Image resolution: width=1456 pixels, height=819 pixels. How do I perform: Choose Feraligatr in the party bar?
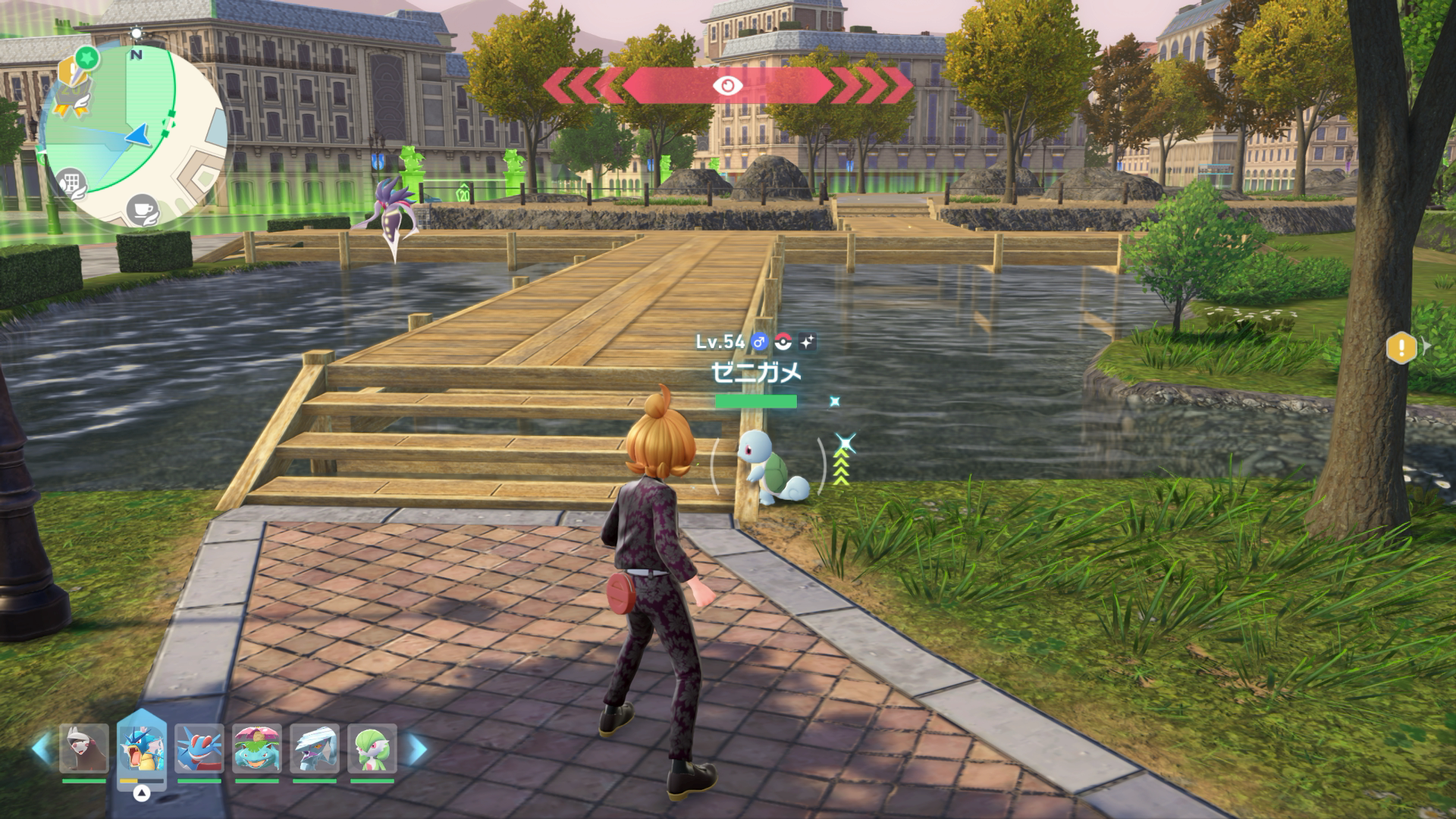pos(199,749)
